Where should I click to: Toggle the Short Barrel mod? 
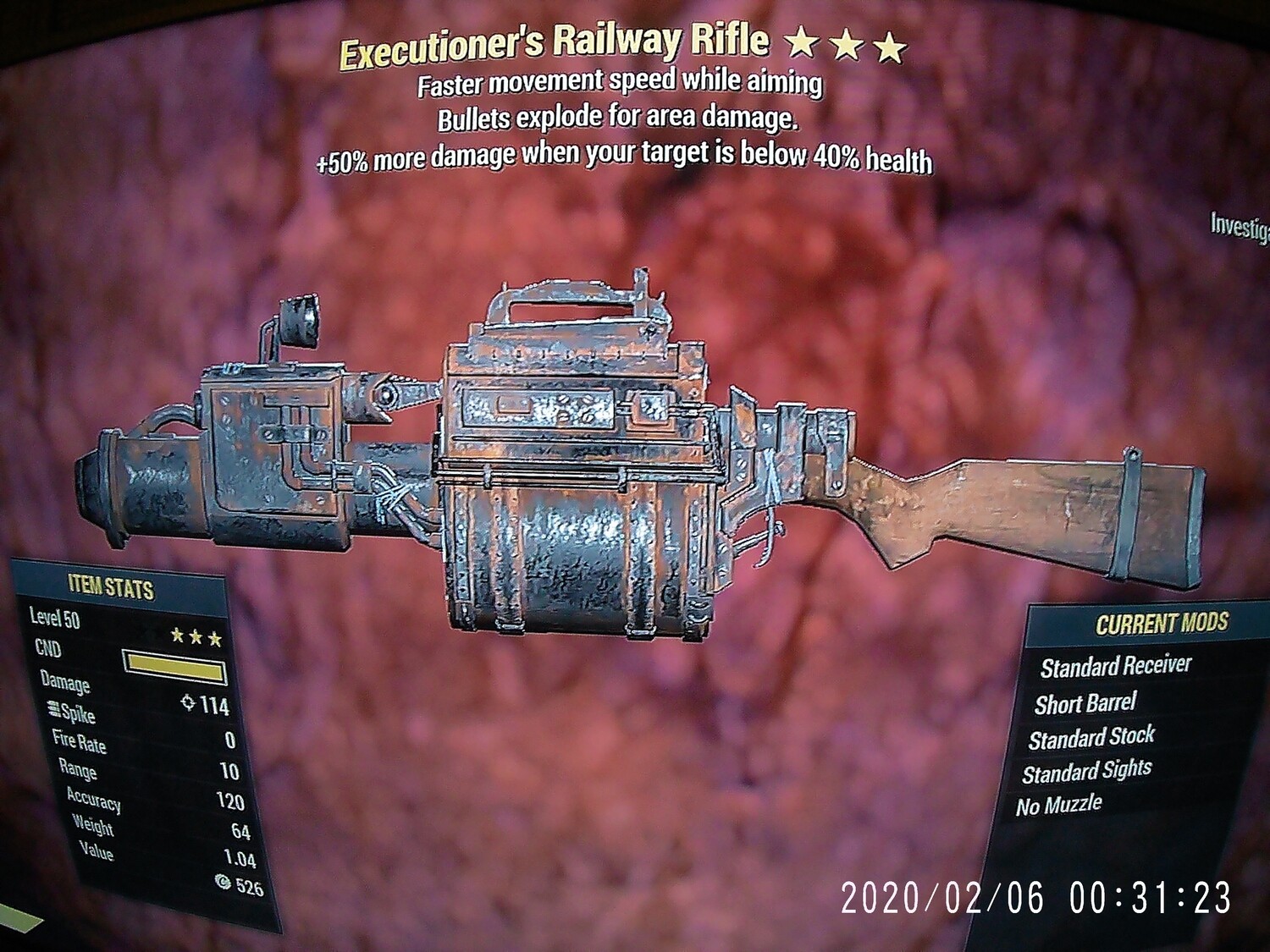1087,702
